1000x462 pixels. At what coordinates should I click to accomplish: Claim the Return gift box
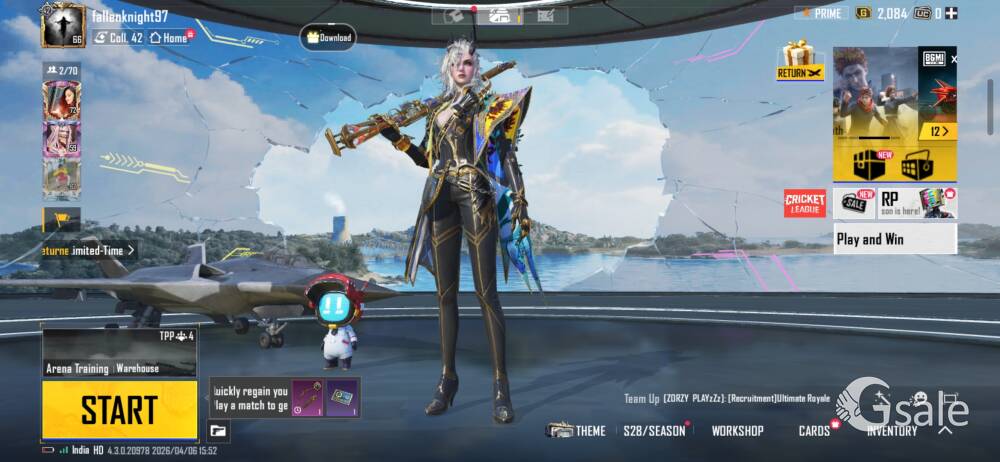click(799, 60)
